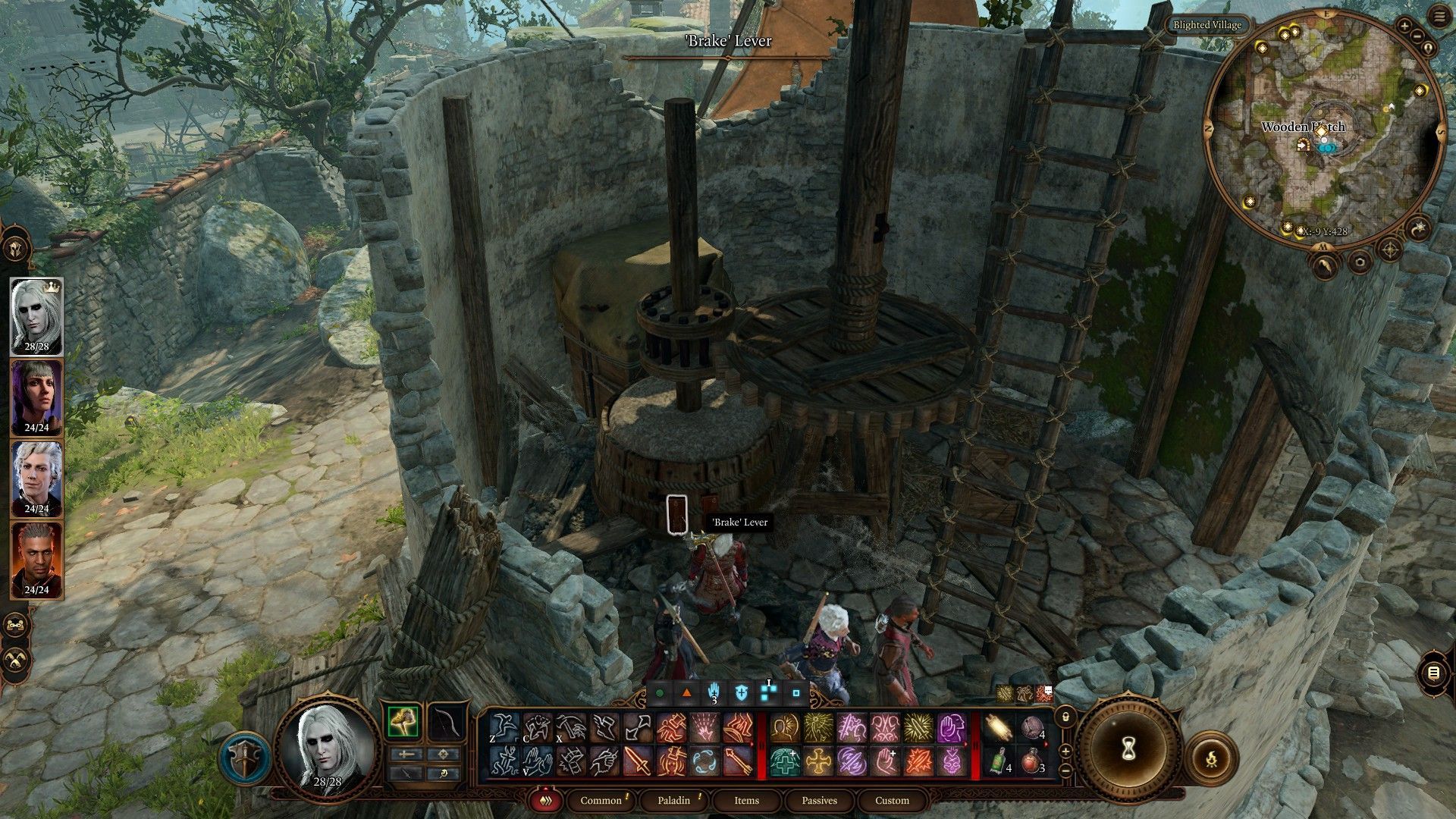This screenshot has width=1456, height=819.
Task: Activate the scroll item in hotbar
Action: tap(998, 729)
